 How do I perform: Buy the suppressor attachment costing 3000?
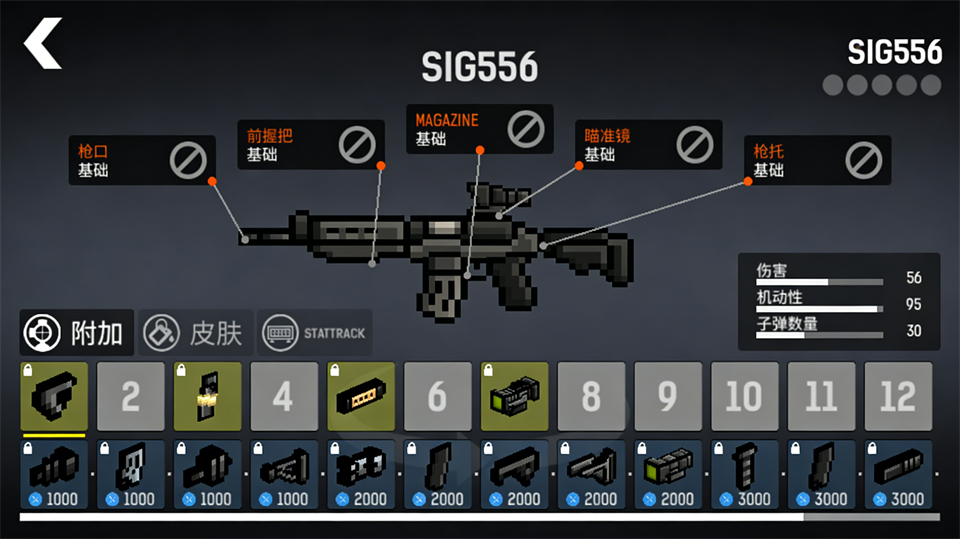pos(898,474)
